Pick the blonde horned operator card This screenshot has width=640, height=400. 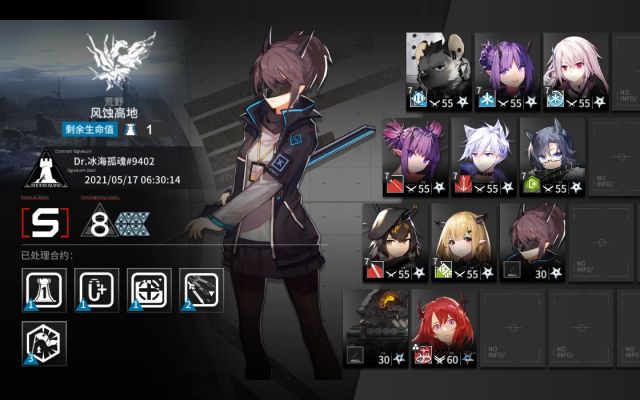click(463, 240)
